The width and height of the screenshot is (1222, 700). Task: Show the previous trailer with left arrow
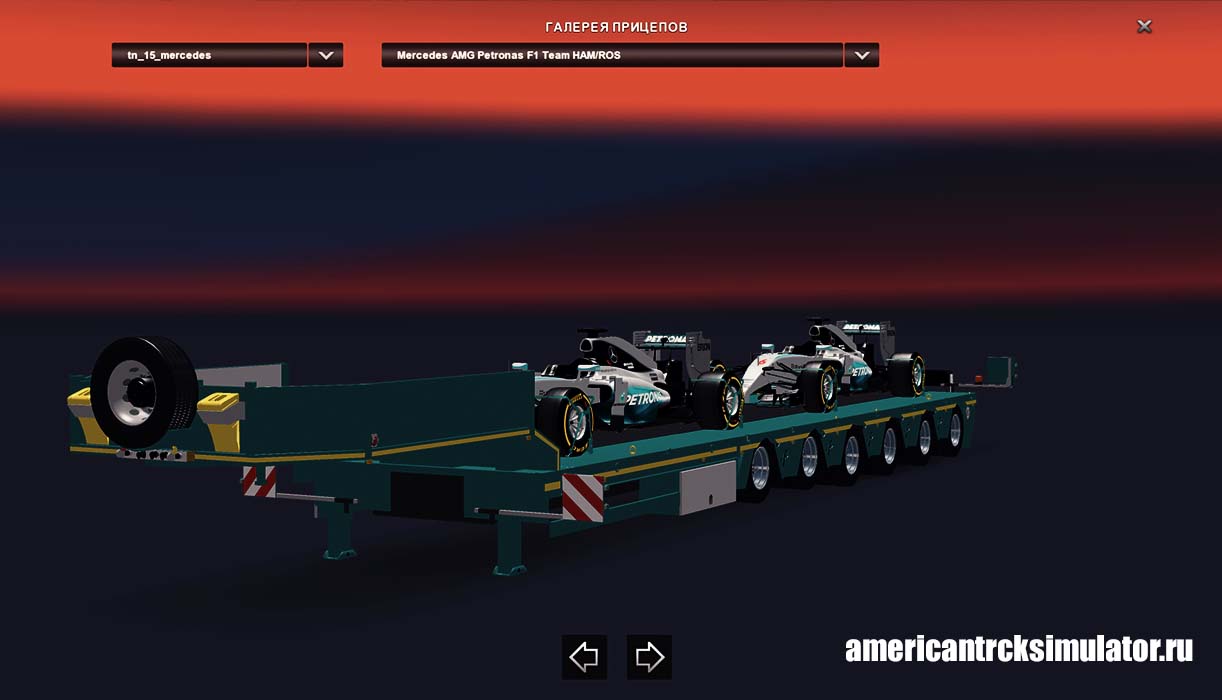[584, 657]
